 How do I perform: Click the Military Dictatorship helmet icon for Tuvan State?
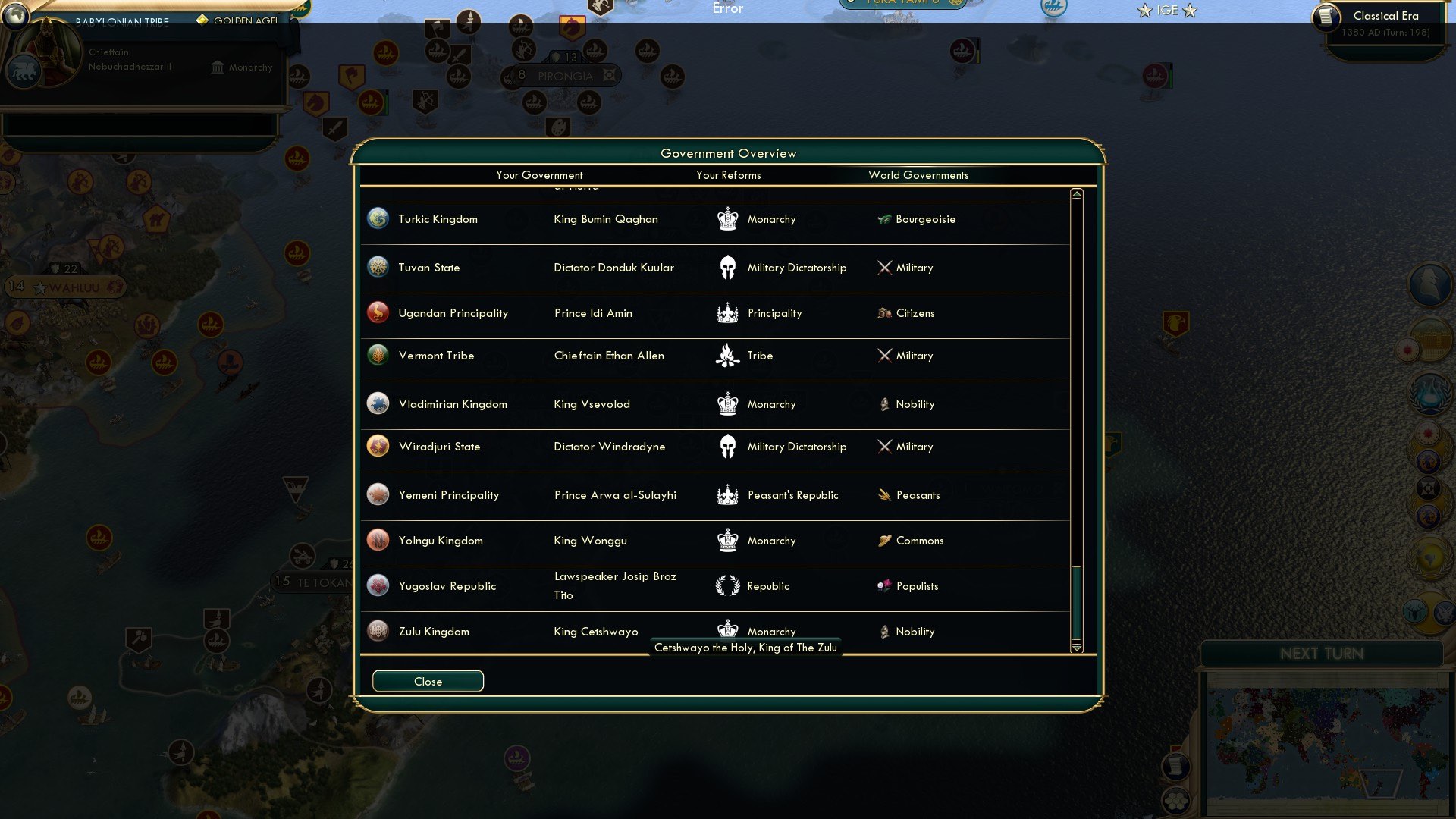728,267
